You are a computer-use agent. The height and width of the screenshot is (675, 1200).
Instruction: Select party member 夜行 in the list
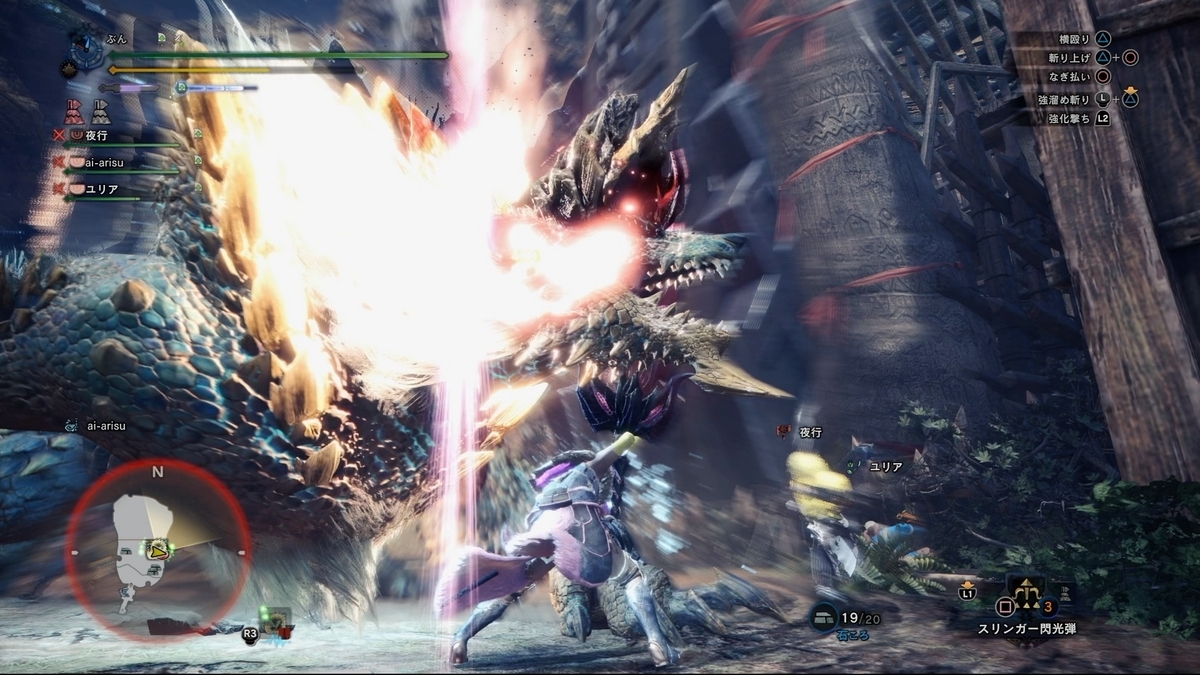coord(96,135)
